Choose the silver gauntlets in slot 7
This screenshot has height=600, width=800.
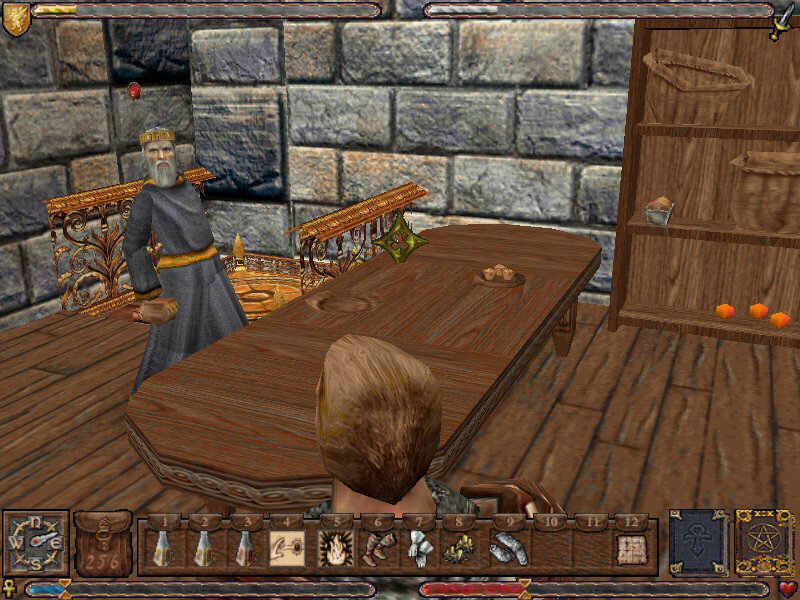click(419, 548)
